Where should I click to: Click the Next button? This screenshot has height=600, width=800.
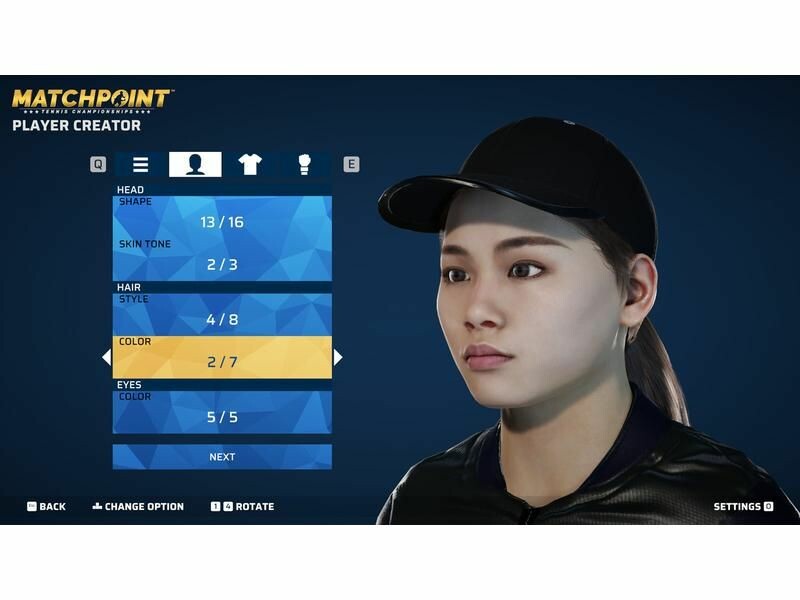tap(222, 457)
